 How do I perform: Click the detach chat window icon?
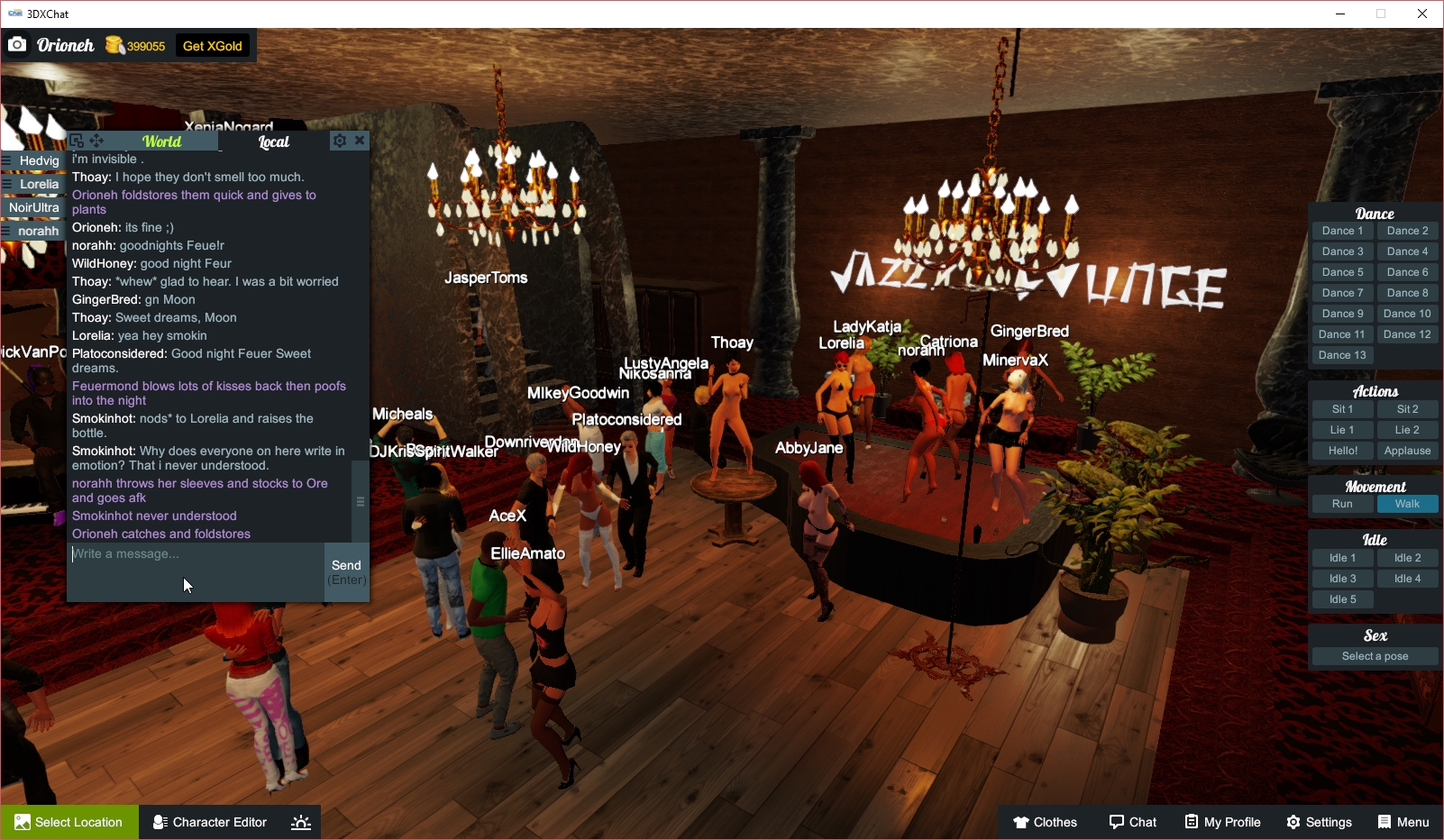pyautogui.click(x=76, y=141)
